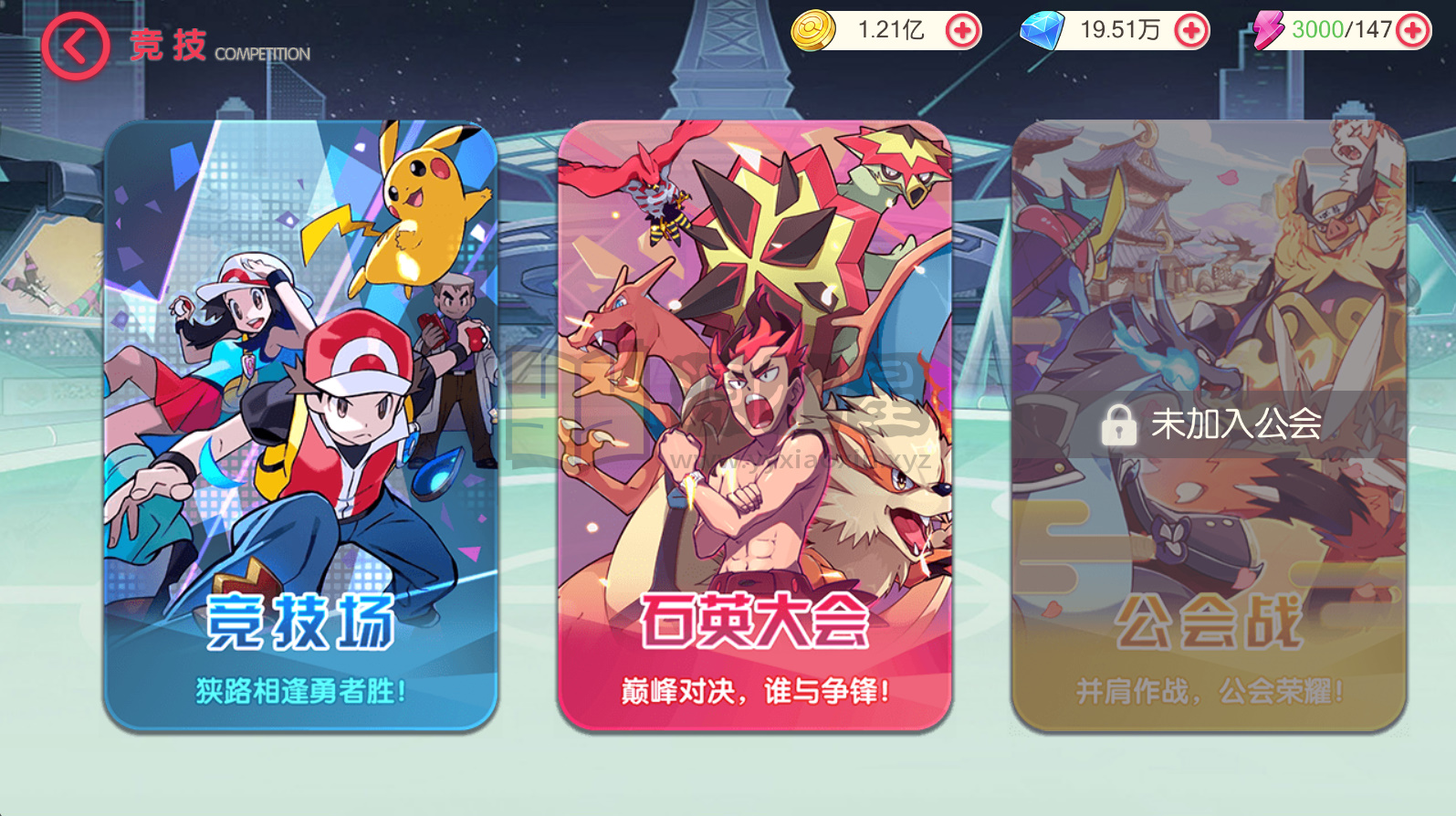Click the lock icon on the guild card
Image resolution: width=1456 pixels, height=816 pixels.
point(1118,424)
